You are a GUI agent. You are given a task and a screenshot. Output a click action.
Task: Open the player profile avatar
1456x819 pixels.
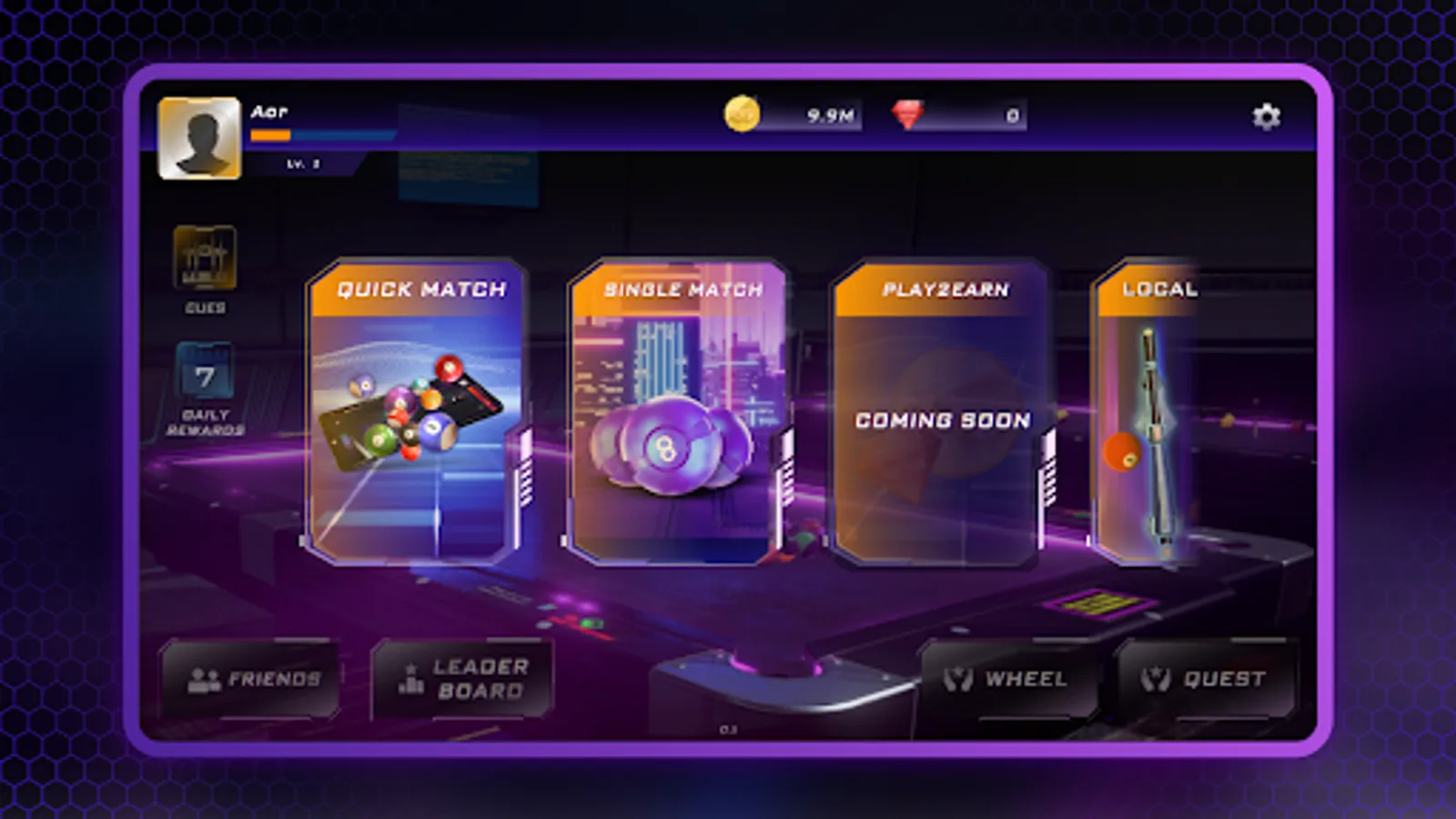199,136
